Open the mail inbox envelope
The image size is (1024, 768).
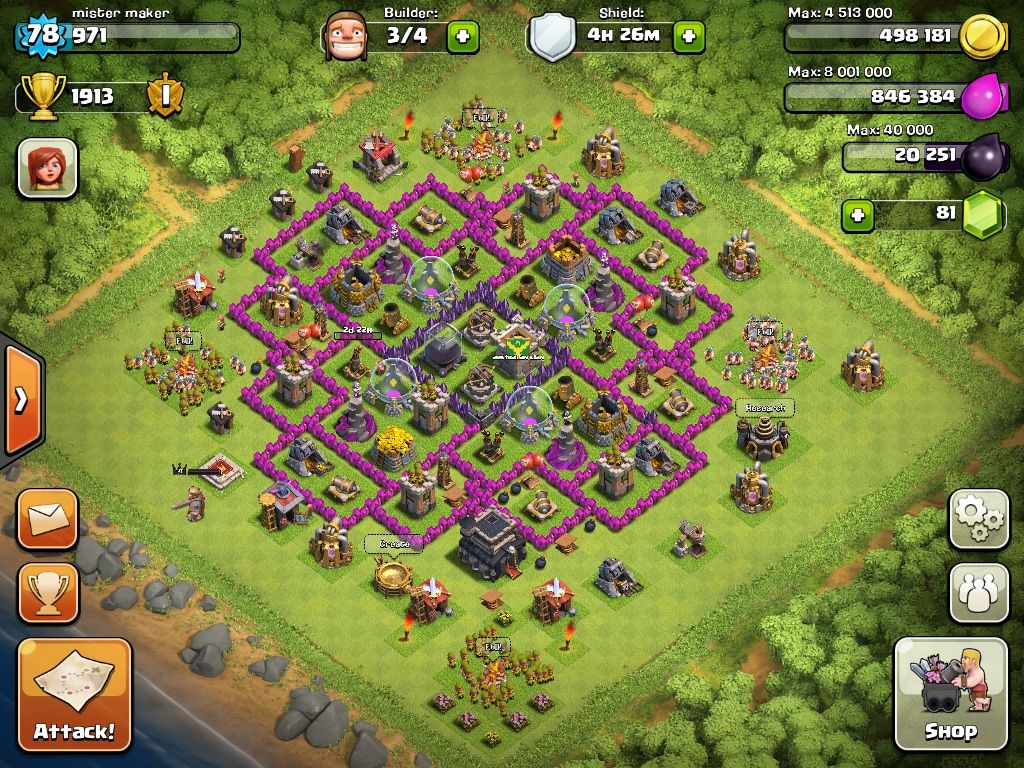pos(47,519)
